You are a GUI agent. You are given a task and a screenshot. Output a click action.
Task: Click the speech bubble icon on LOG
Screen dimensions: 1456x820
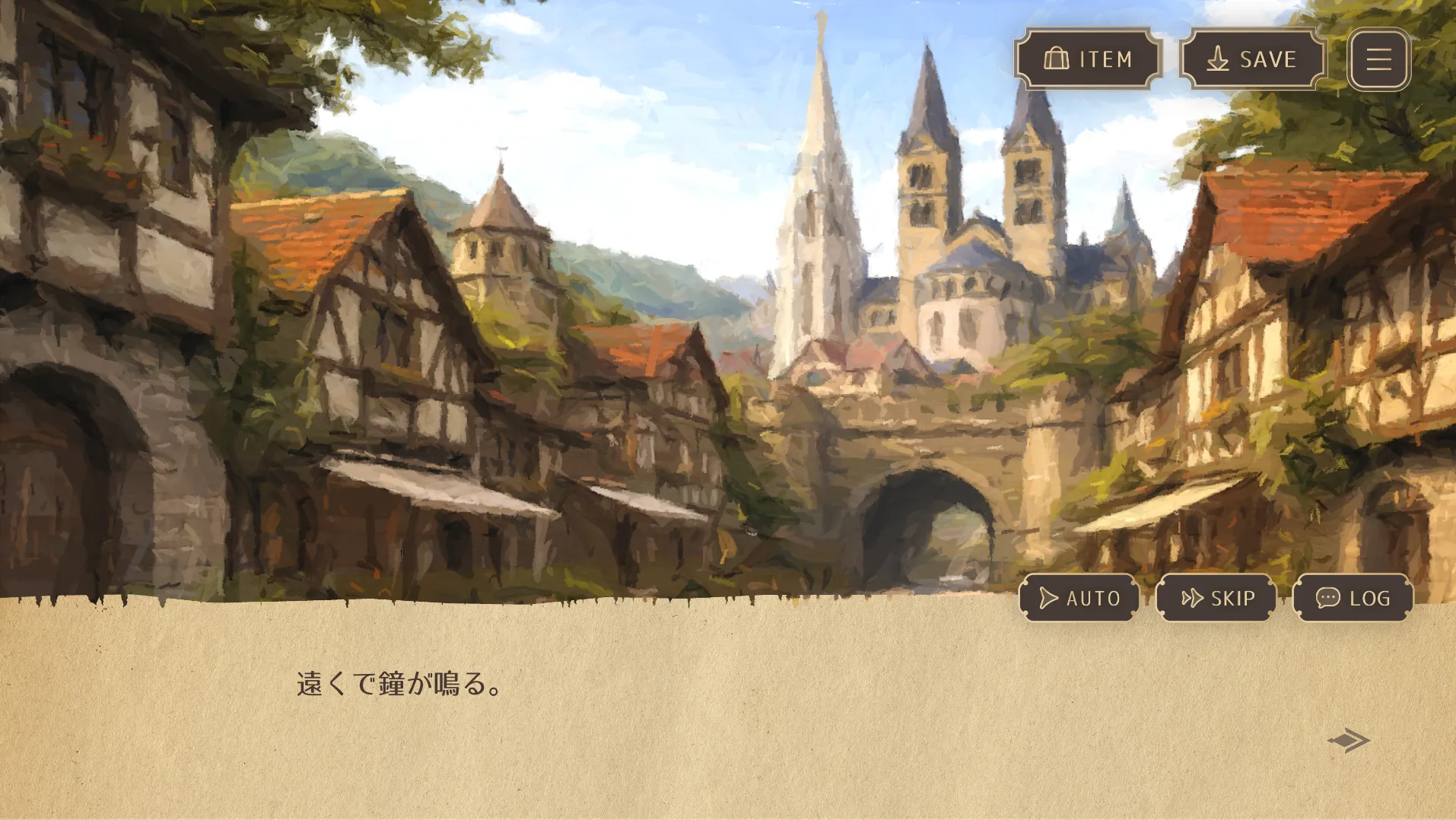click(x=1327, y=598)
